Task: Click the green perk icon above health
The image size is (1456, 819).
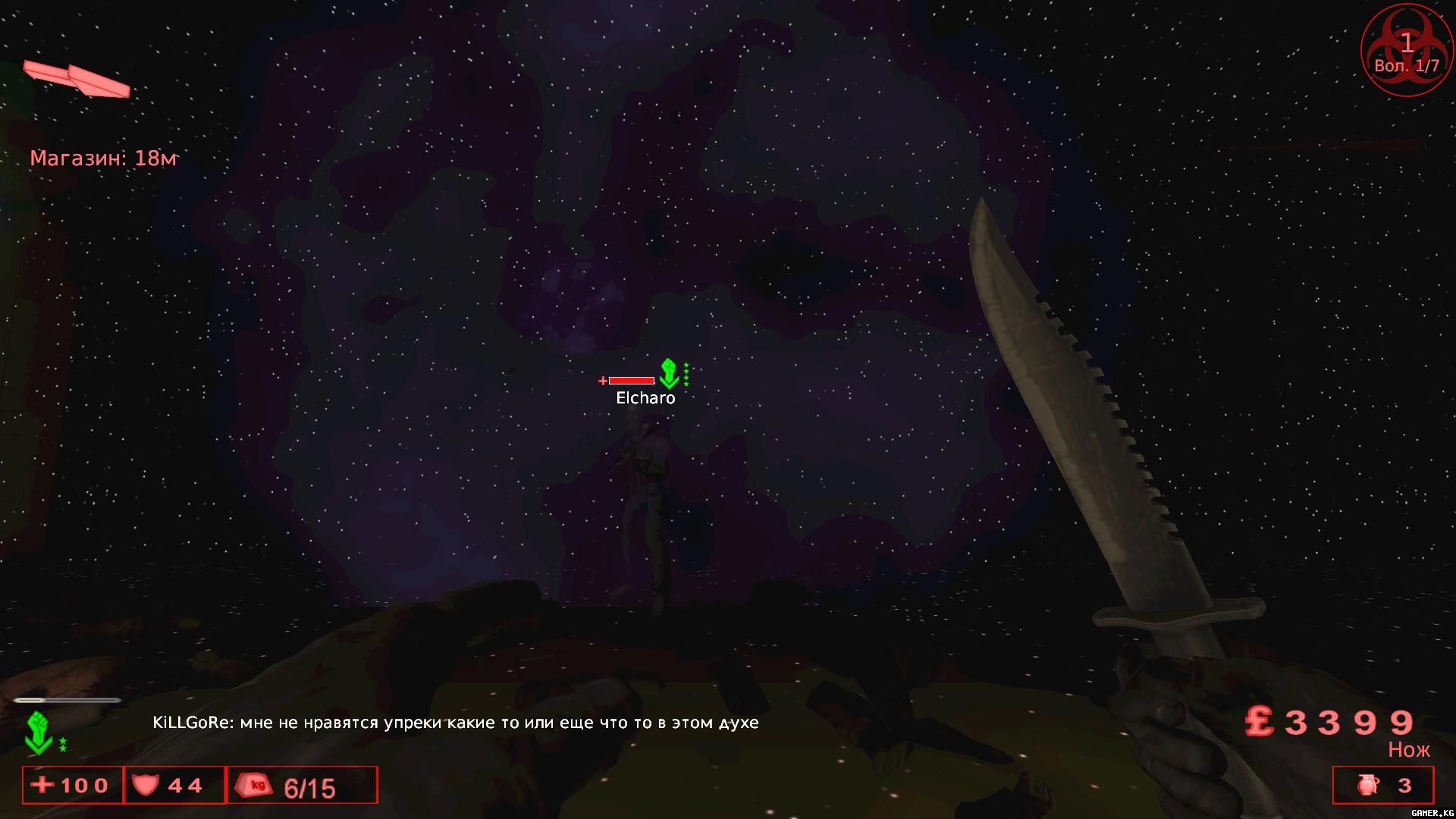Action: click(x=38, y=733)
